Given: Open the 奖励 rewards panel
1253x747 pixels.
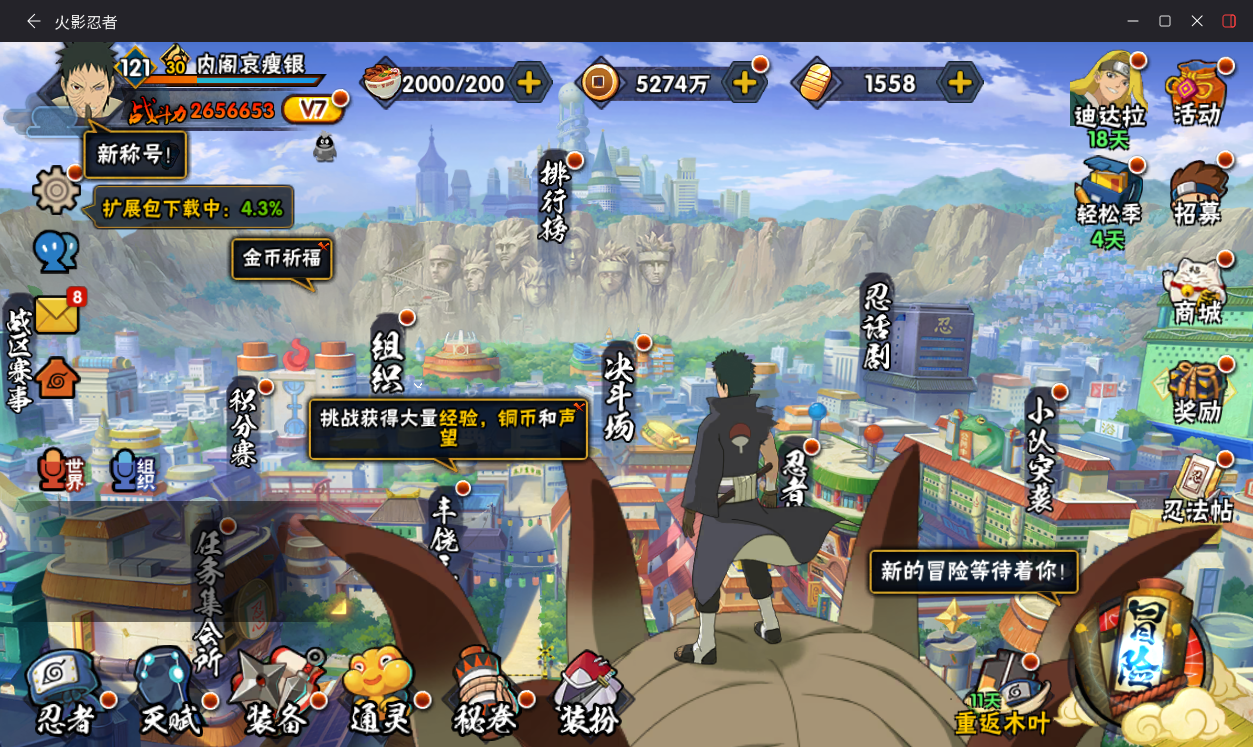Looking at the screenshot, I should tap(1197, 391).
